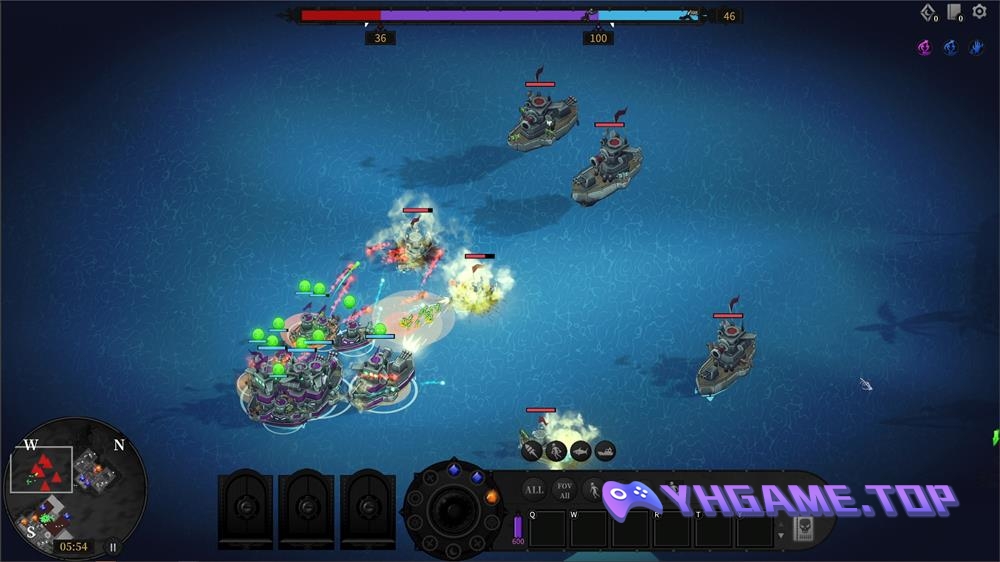Open the skull card deck button
The height and width of the screenshot is (562, 1000).
click(803, 529)
